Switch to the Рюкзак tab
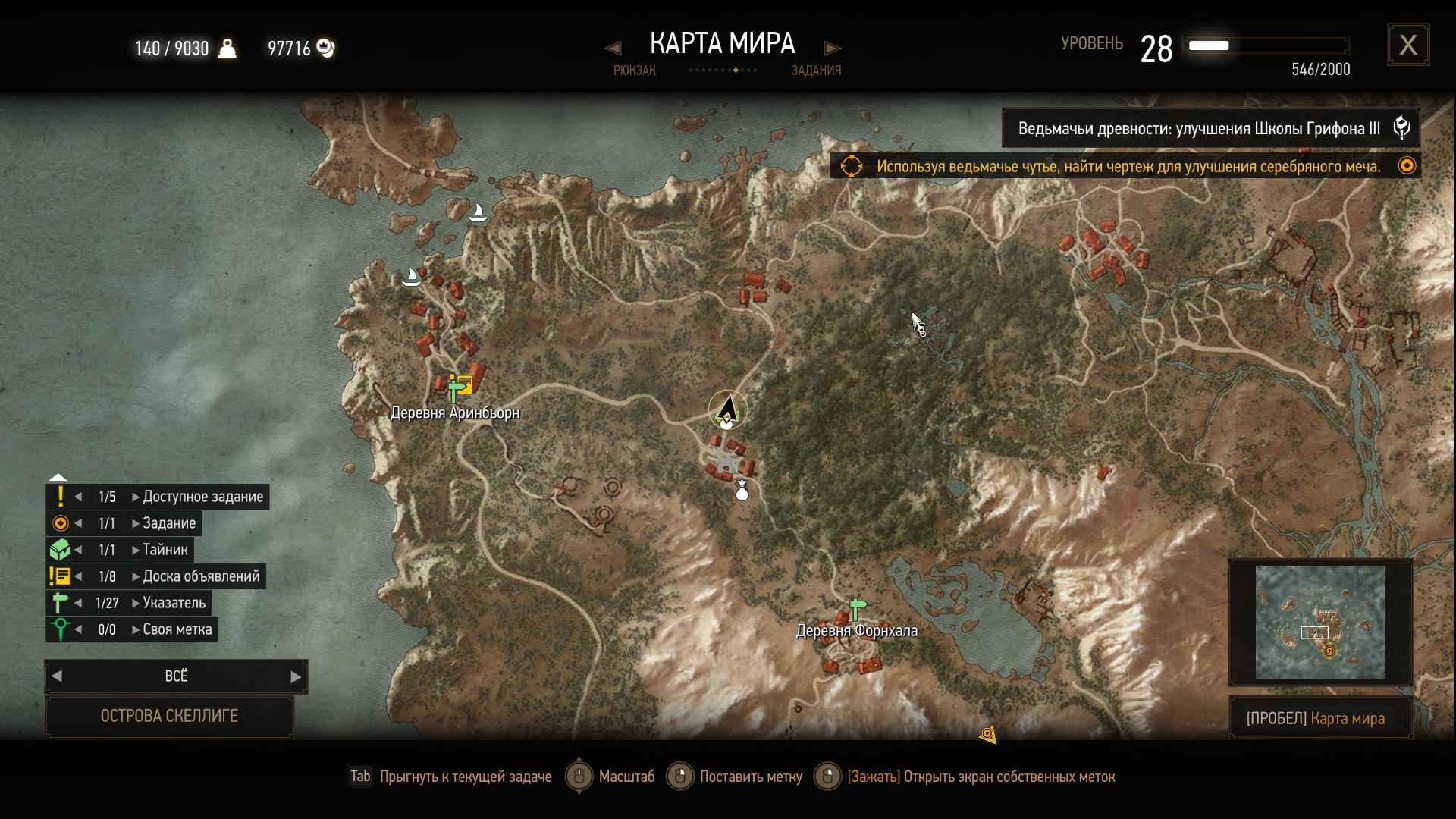 point(634,71)
